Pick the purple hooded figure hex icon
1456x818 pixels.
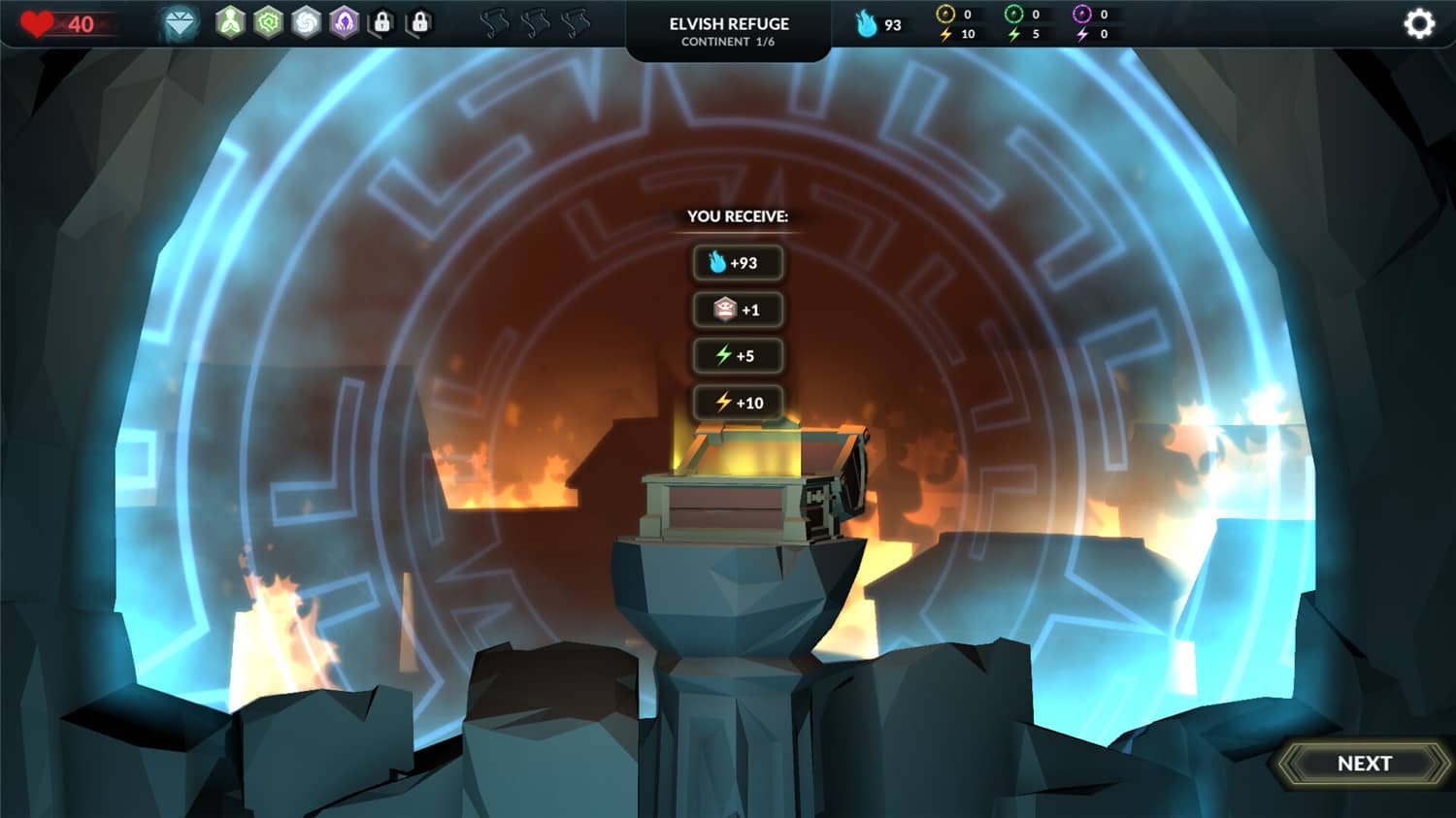[345, 22]
